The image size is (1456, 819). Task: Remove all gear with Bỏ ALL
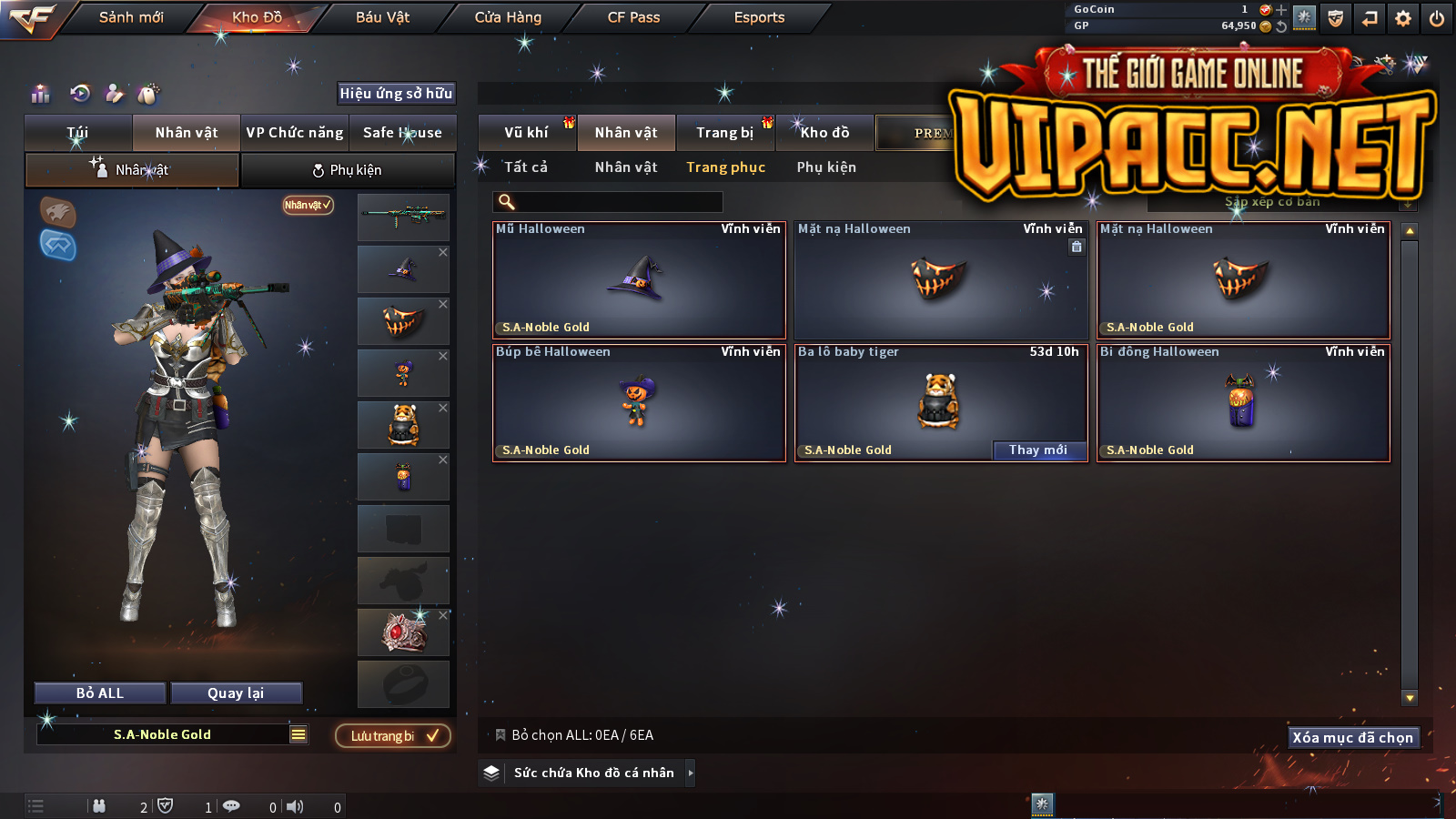point(100,693)
